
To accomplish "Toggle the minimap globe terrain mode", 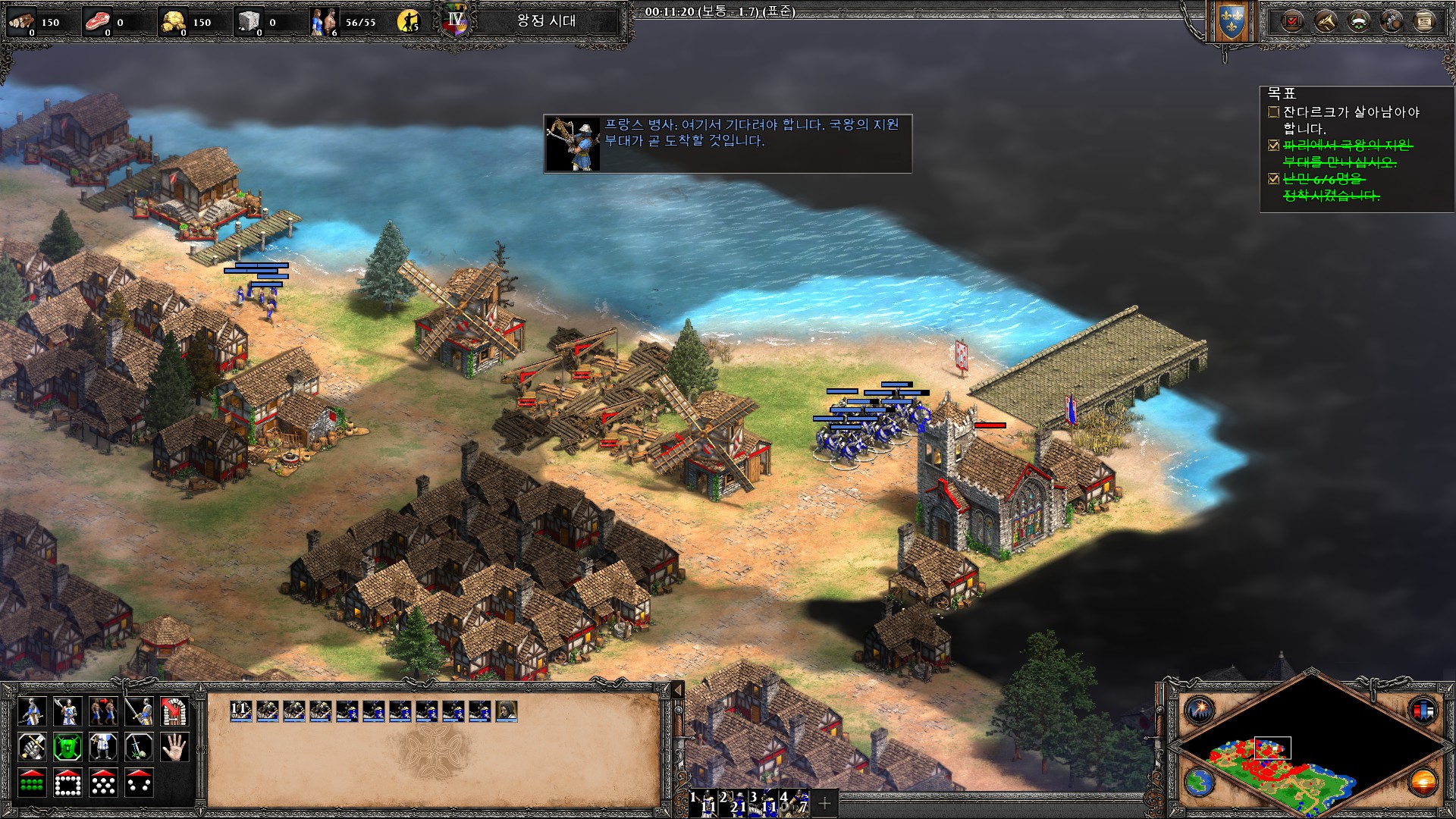I will coord(1200,782).
